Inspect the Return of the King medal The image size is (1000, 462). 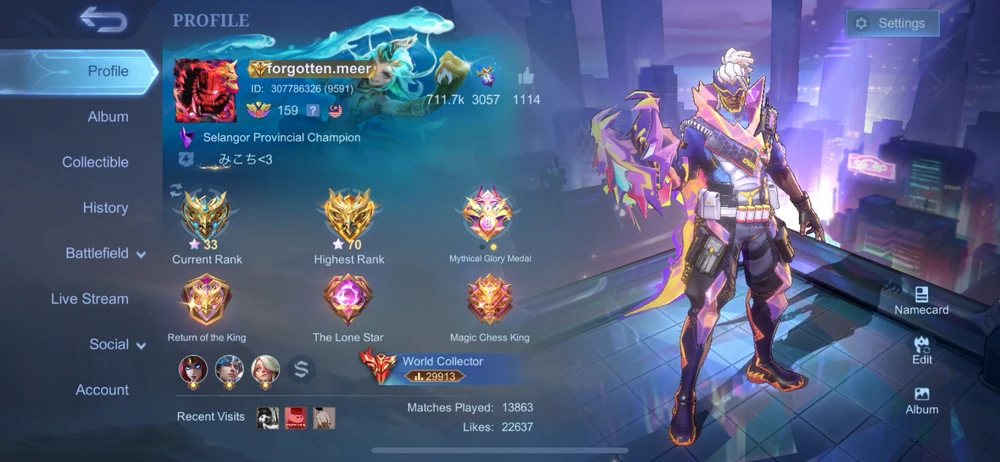207,300
